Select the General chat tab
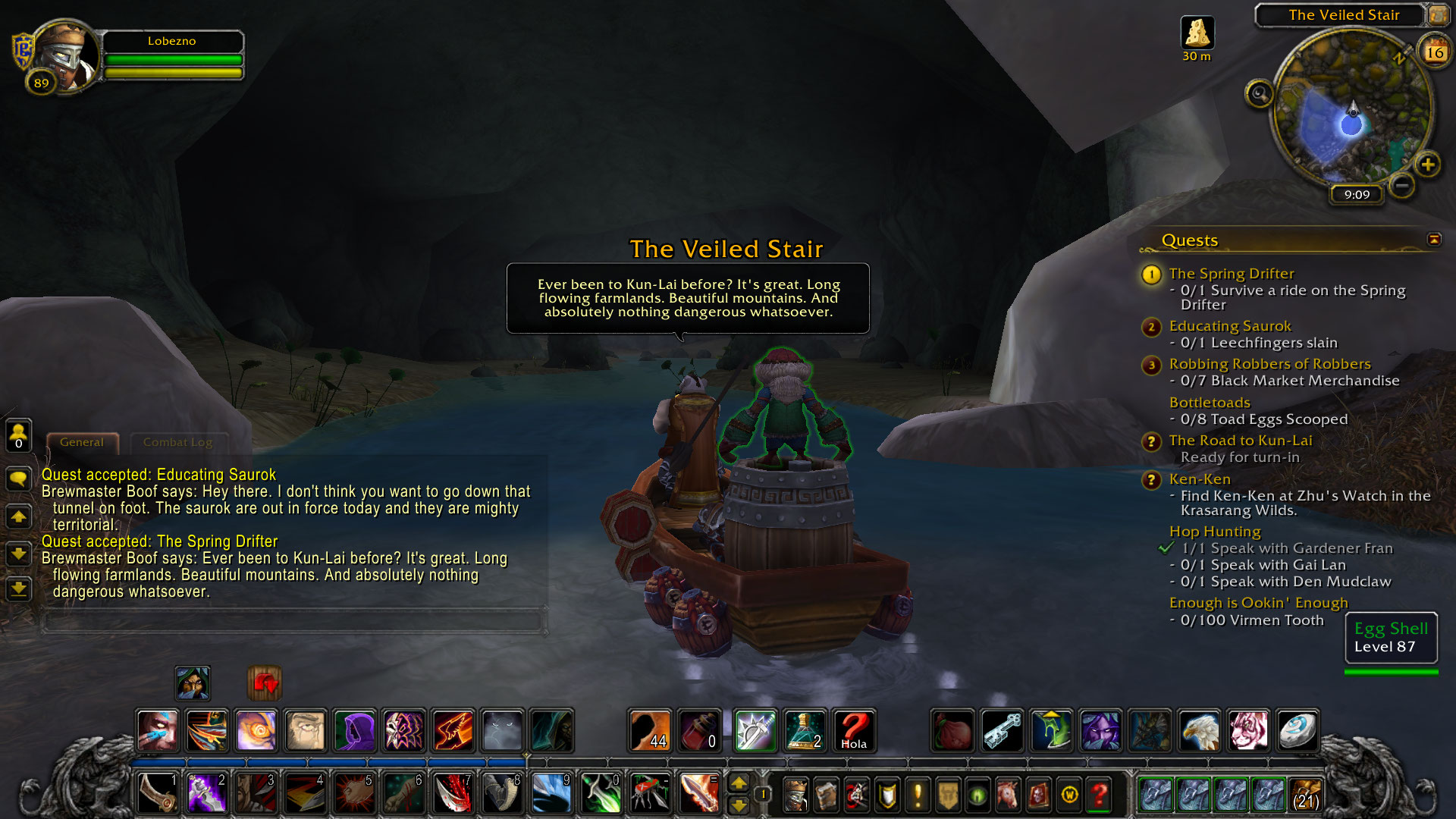The height and width of the screenshot is (819, 1456). click(82, 442)
